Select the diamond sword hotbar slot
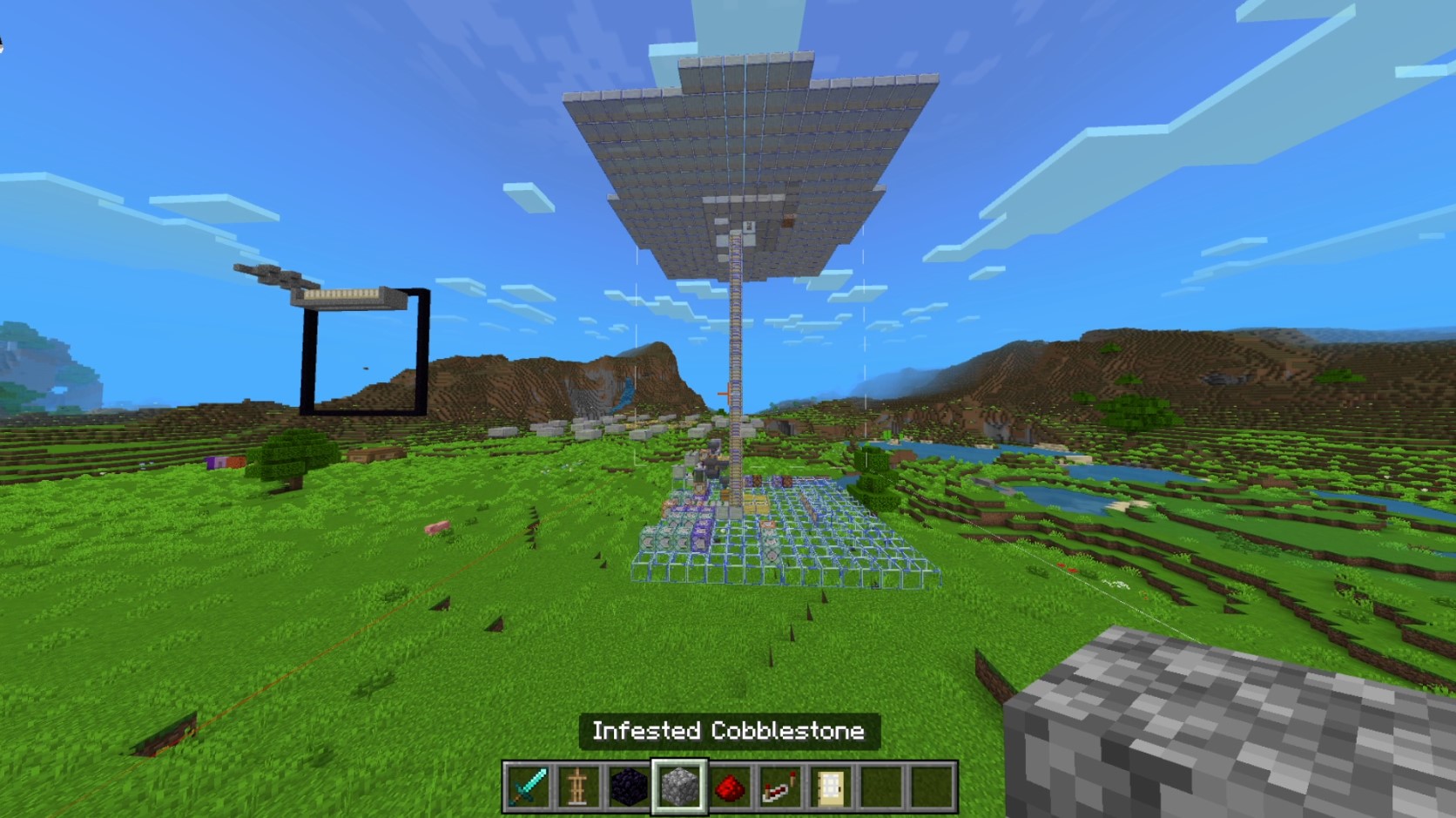This screenshot has width=1456, height=818. pos(529,787)
